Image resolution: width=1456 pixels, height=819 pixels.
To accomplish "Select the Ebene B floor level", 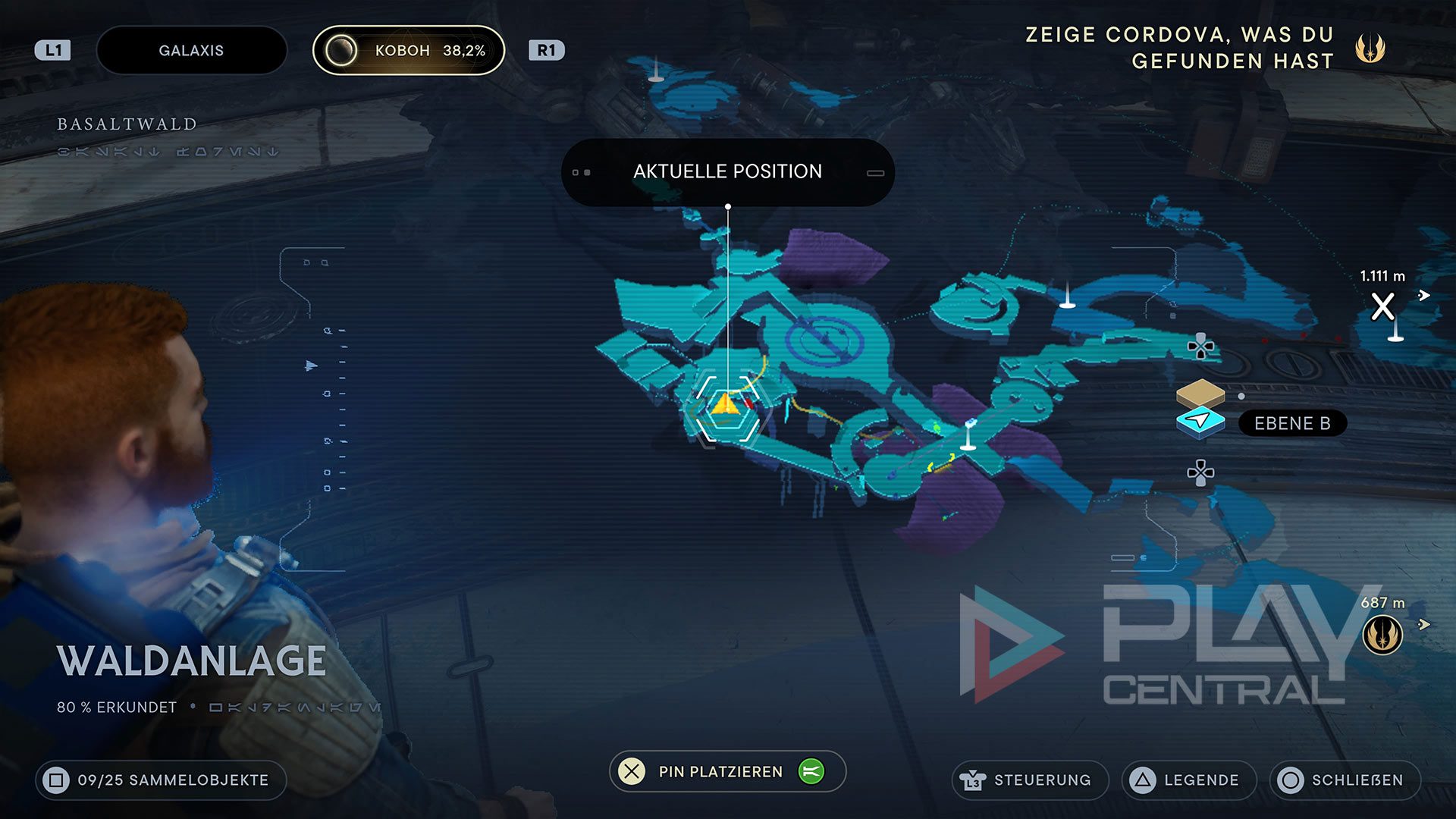I will [x=1291, y=423].
